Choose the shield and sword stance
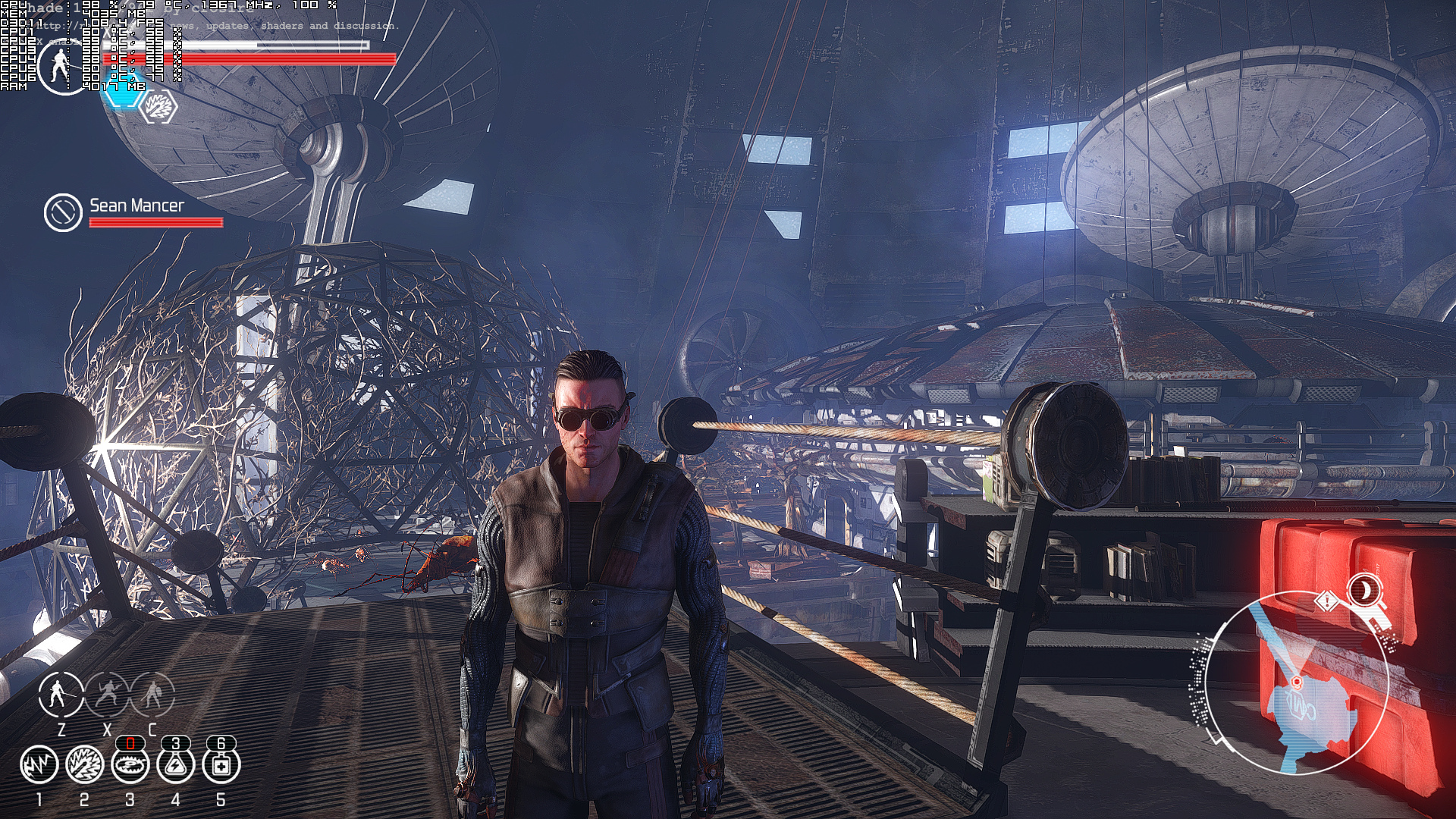The image size is (1456, 819). click(x=152, y=693)
